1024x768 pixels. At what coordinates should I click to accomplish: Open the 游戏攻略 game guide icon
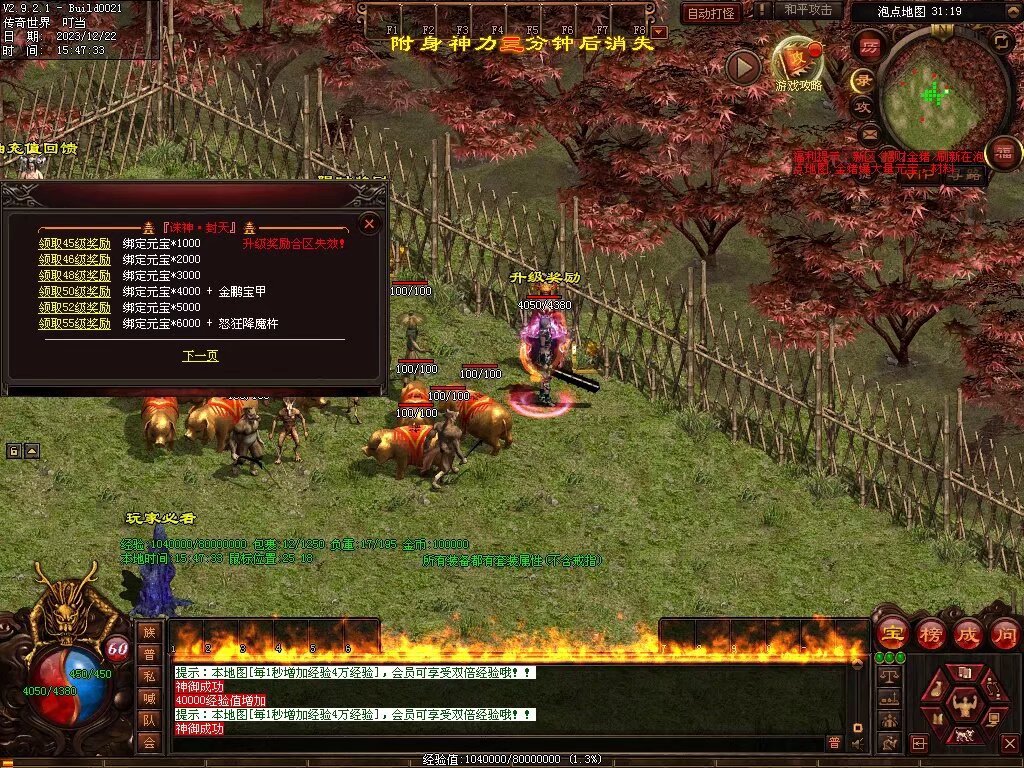pyautogui.click(x=798, y=62)
